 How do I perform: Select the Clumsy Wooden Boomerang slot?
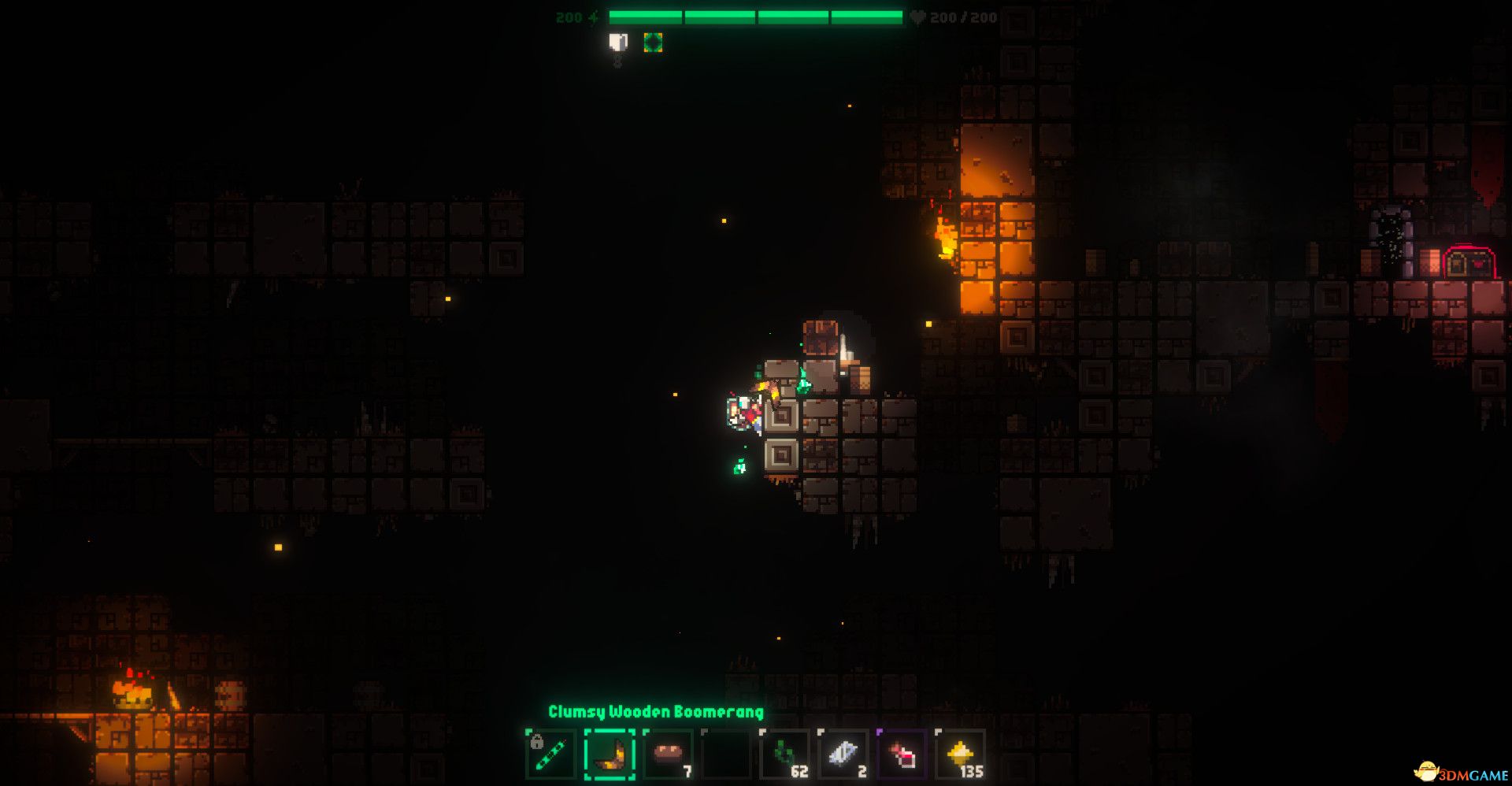pyautogui.click(x=610, y=754)
